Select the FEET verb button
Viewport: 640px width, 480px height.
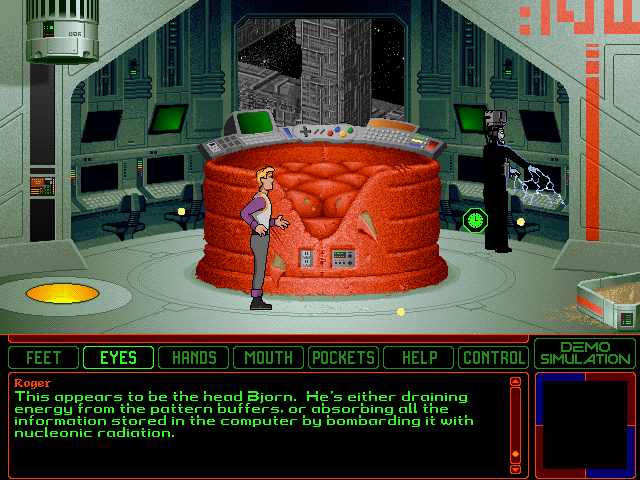43,357
